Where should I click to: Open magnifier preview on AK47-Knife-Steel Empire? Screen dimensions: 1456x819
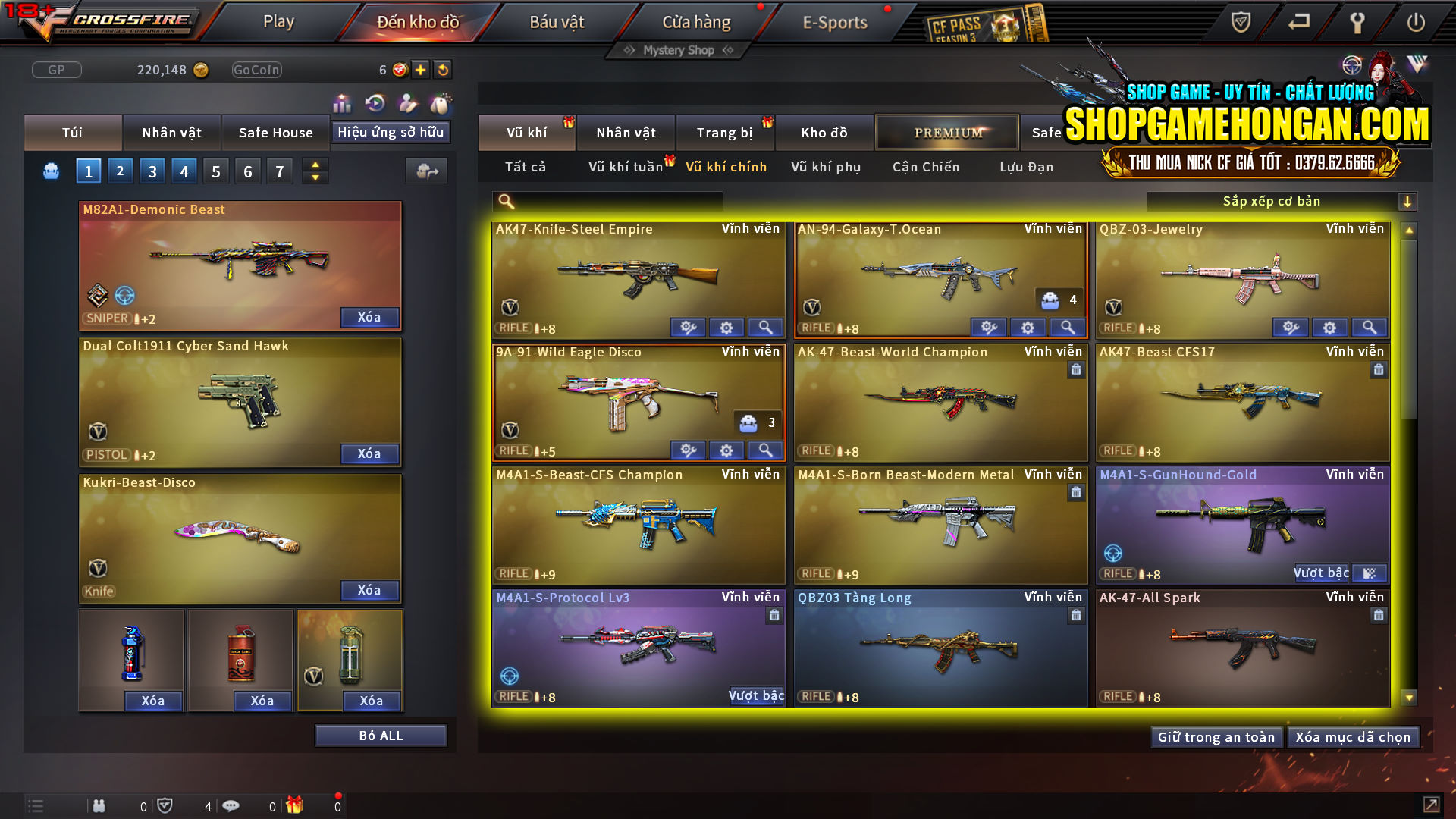[x=765, y=327]
